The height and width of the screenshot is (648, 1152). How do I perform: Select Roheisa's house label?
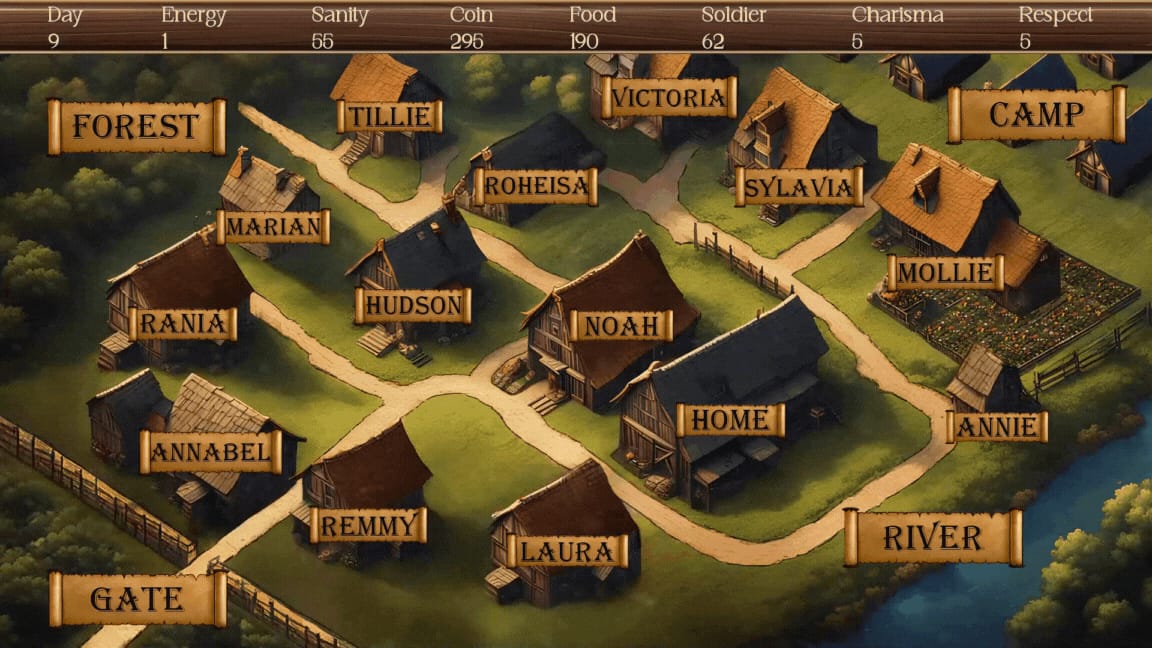[x=535, y=186]
